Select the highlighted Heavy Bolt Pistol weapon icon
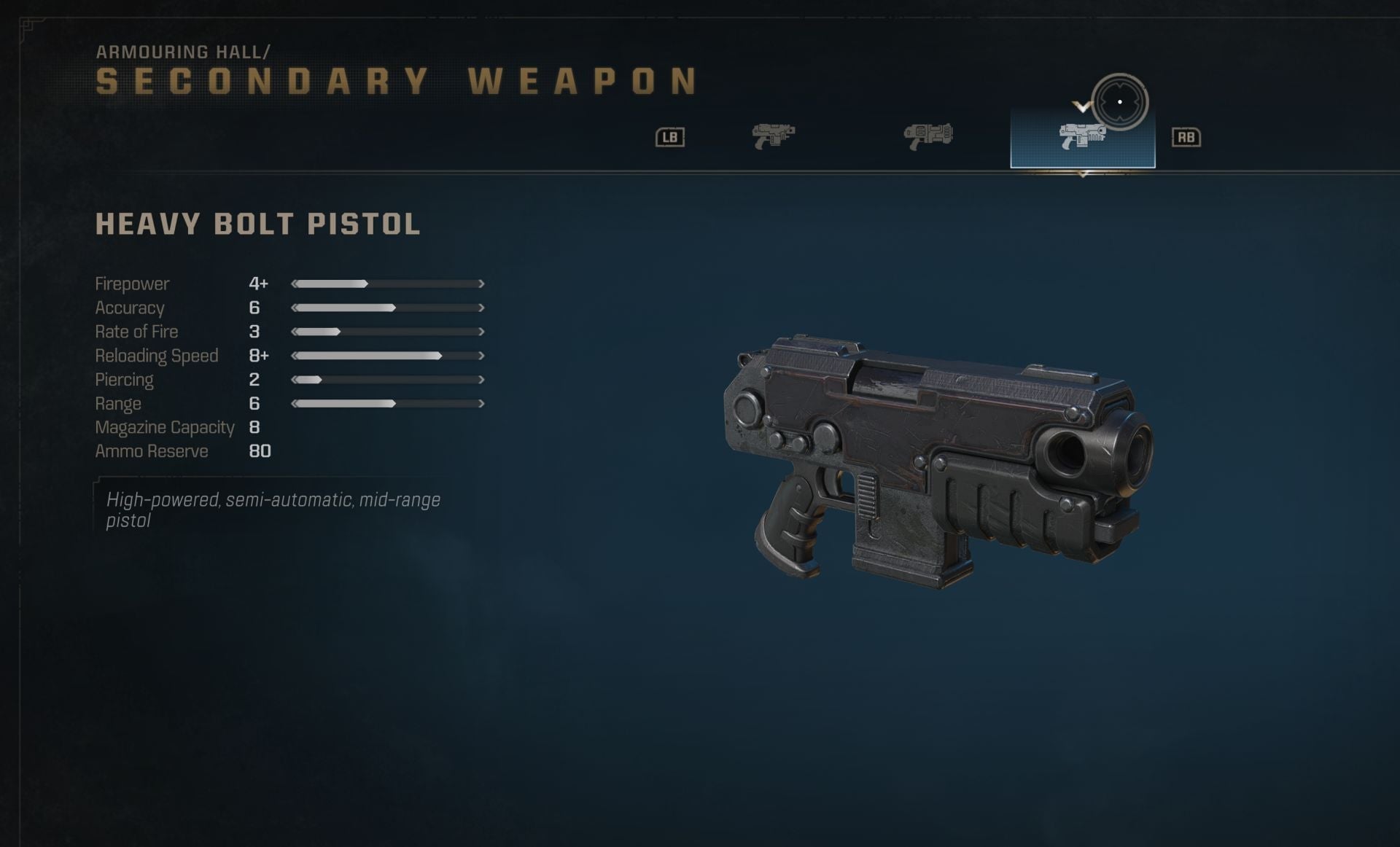 coord(1083,138)
